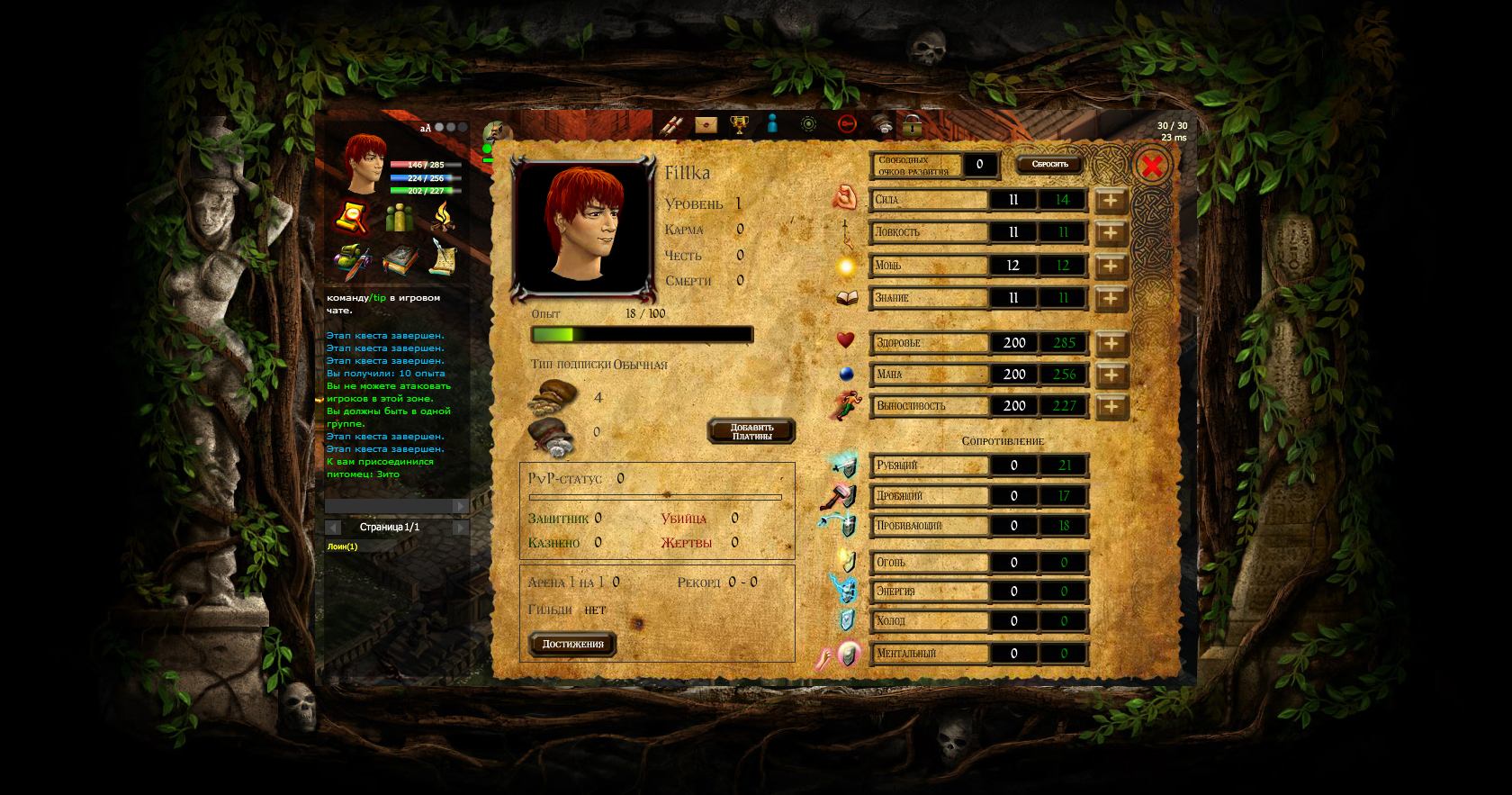Open the inventory bag and sword icon

coord(351,261)
